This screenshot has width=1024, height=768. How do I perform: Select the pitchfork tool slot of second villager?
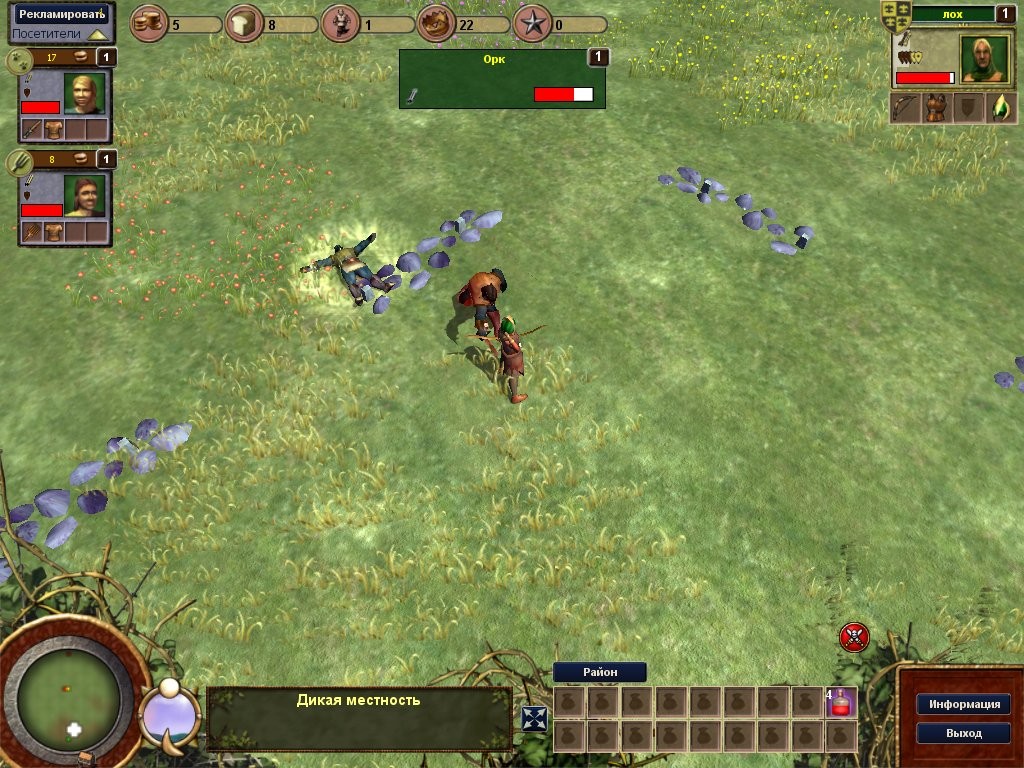click(32, 232)
